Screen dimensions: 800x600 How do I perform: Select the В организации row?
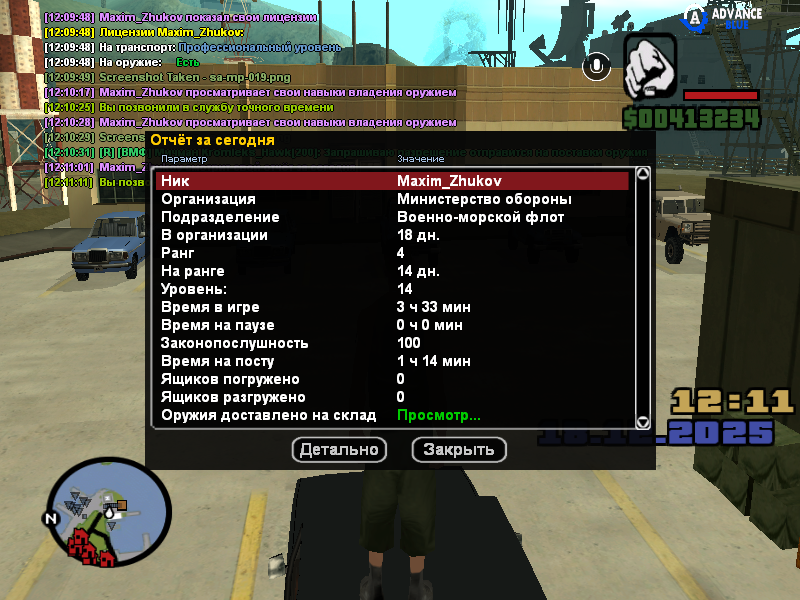392,235
